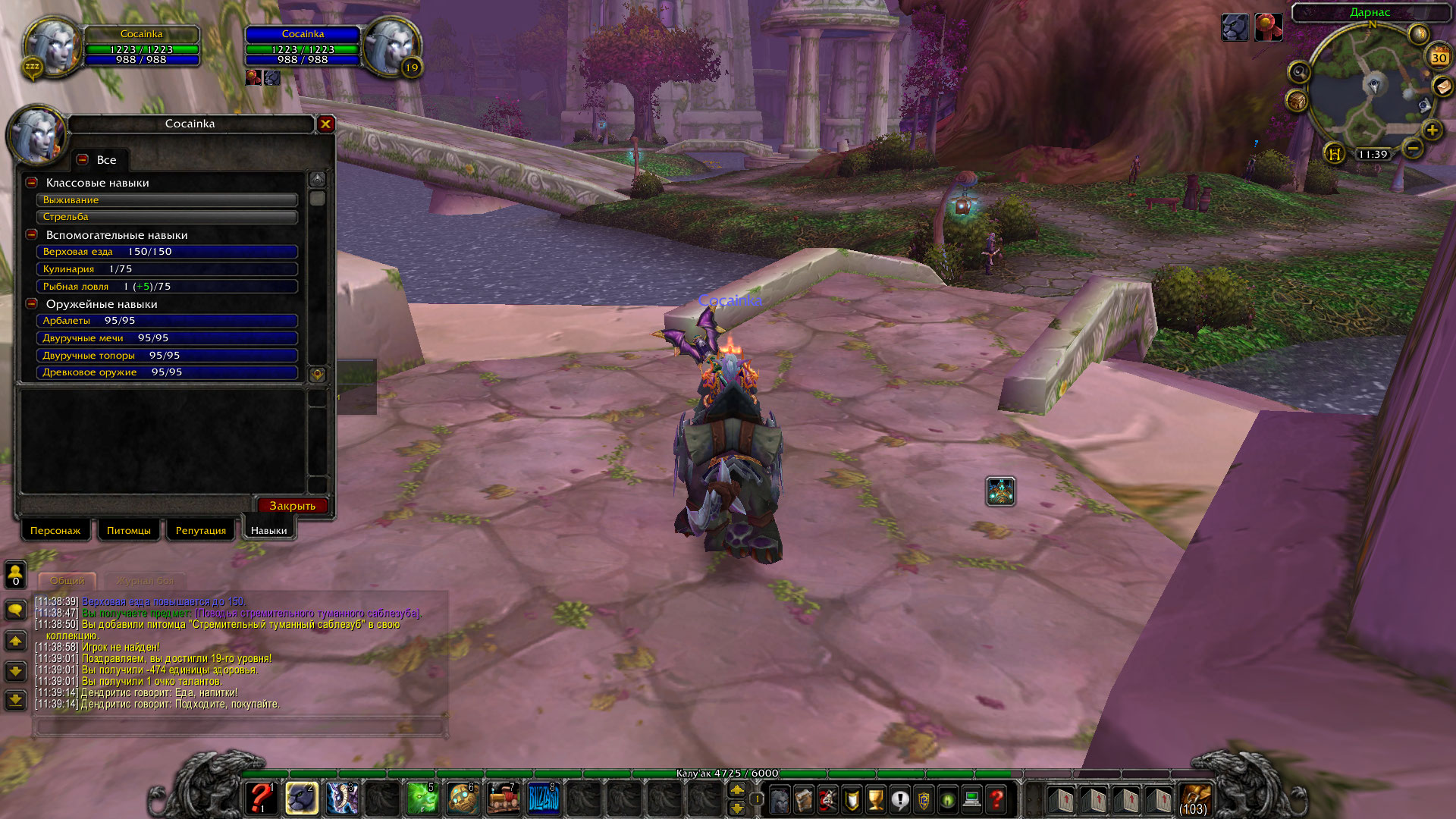Image resolution: width=1456 pixels, height=819 pixels.
Task: Open the mail envelope icon by minimap
Action: [1442, 87]
